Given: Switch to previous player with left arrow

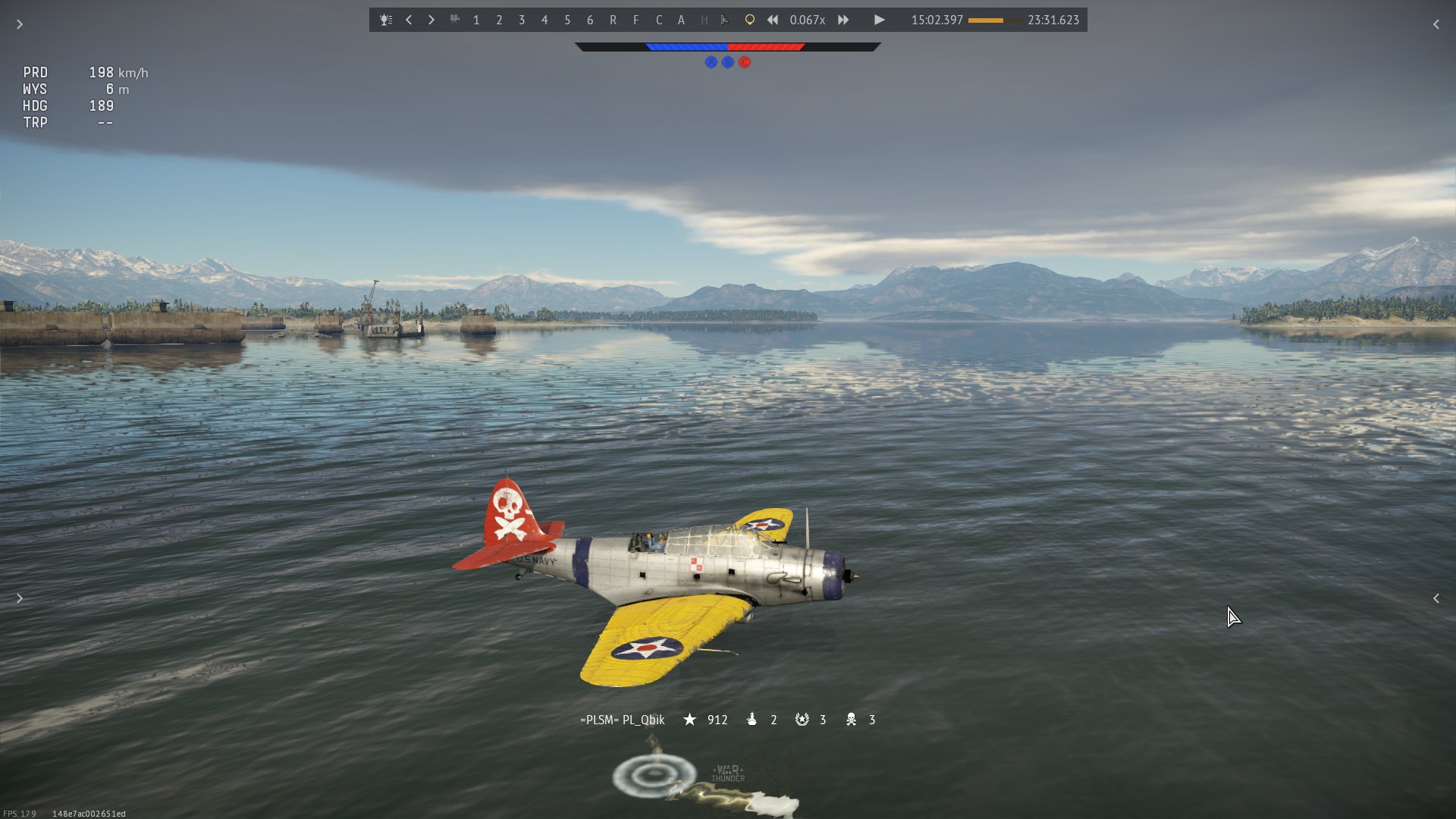Looking at the screenshot, I should pos(409,20).
